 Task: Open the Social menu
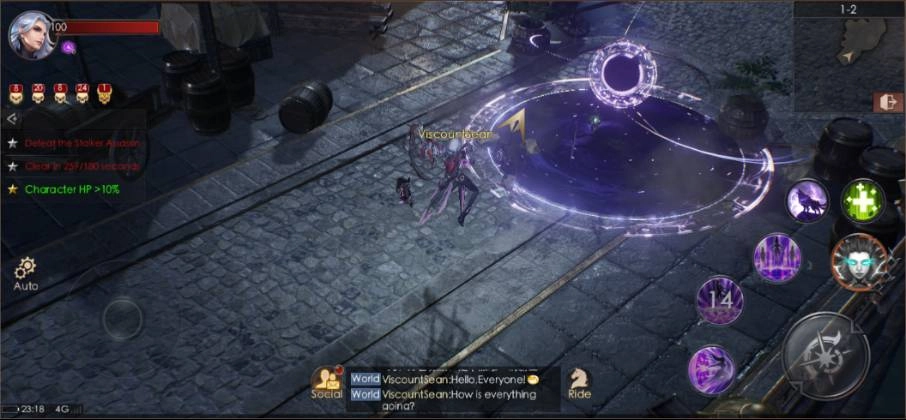coord(327,382)
